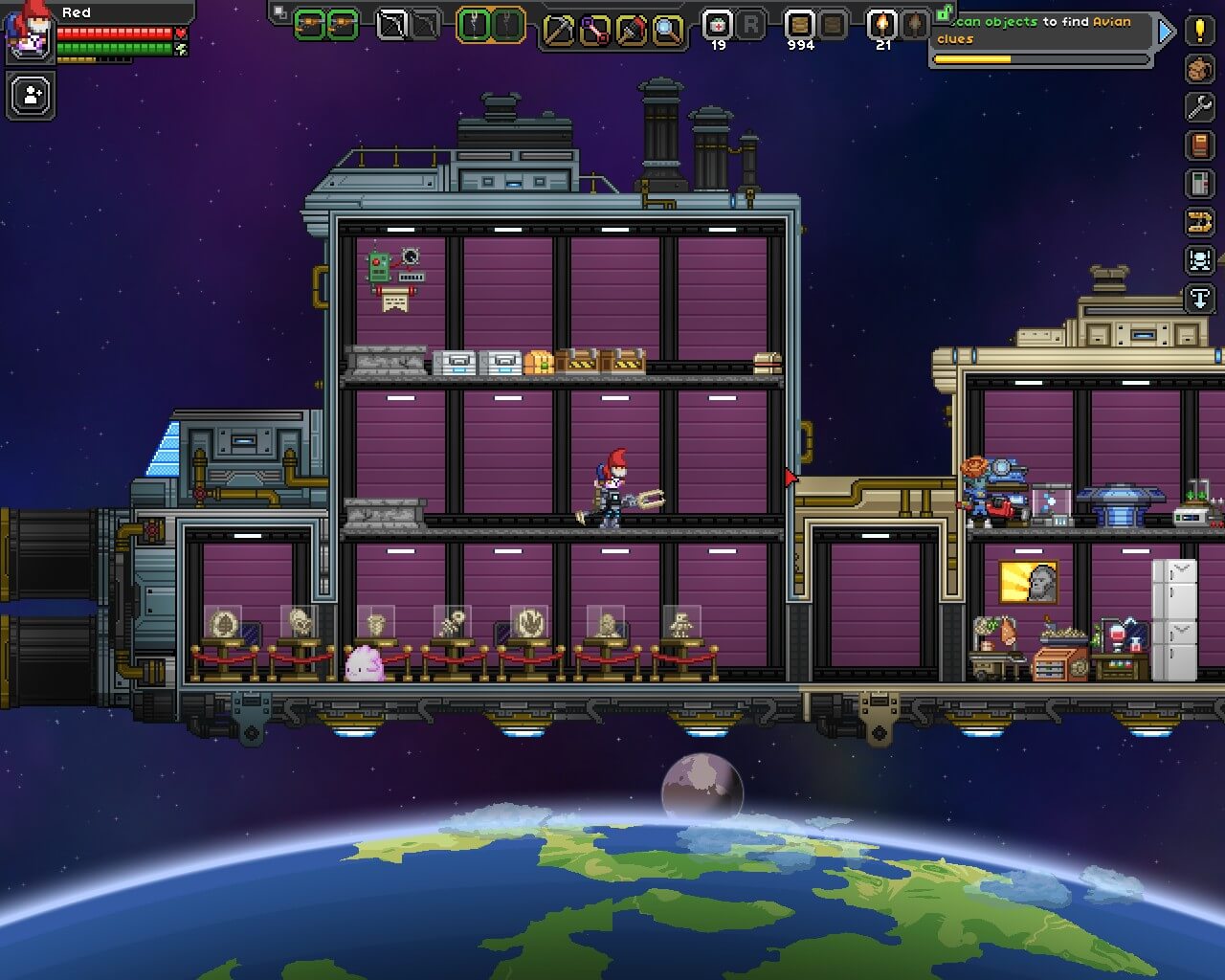Screen dimensions: 1225x980
Task: Toggle the hotbar swap icon
Action: (x=279, y=12)
